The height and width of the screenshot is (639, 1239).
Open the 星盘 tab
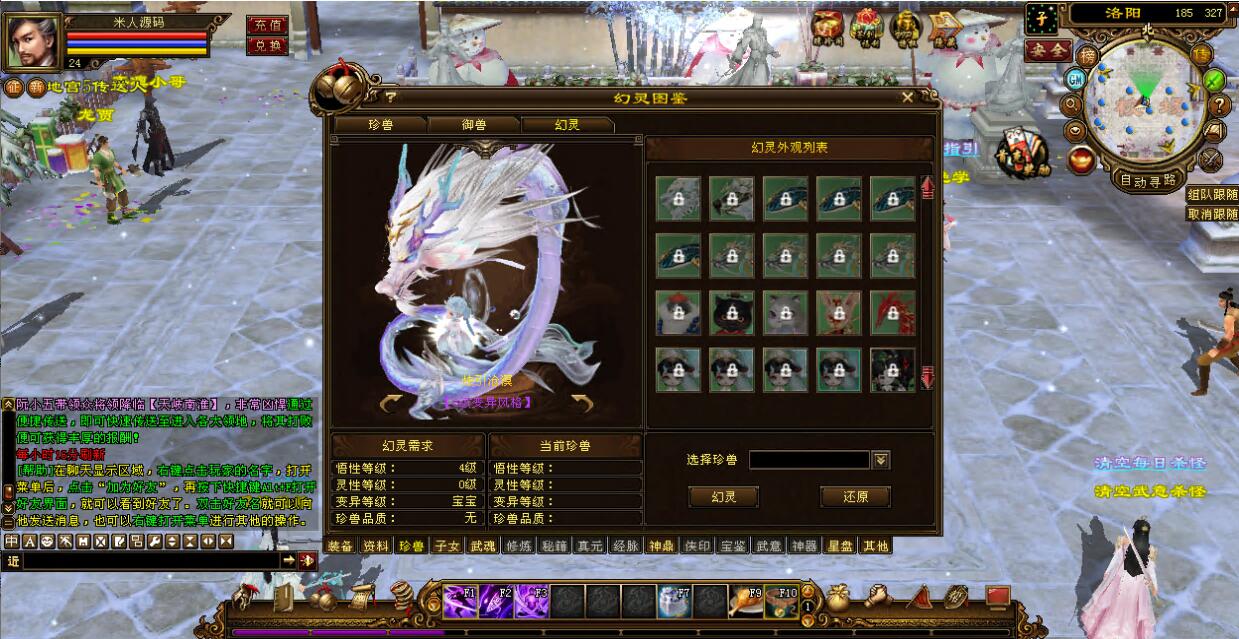point(839,546)
